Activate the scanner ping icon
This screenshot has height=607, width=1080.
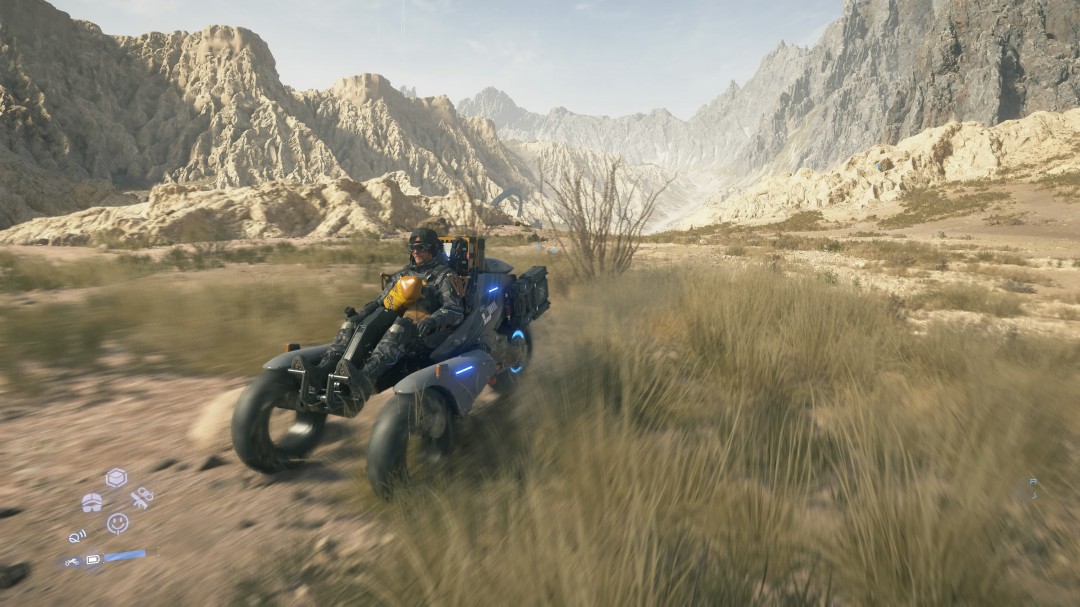[77, 536]
